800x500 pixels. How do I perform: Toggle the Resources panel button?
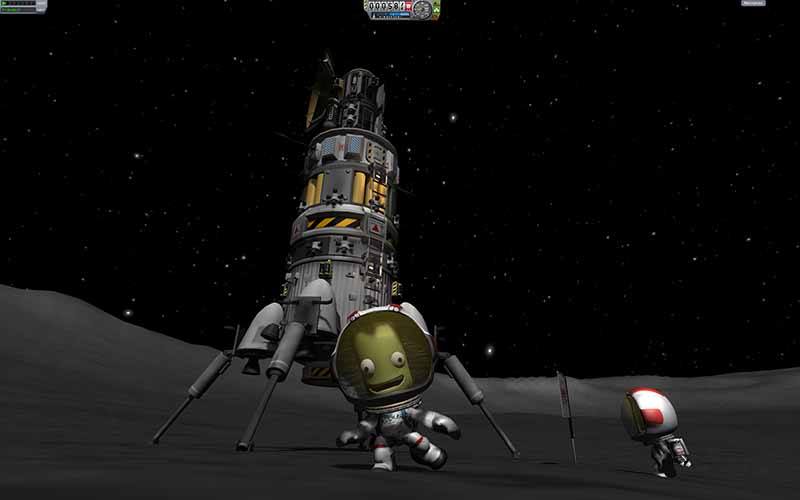tap(753, 4)
